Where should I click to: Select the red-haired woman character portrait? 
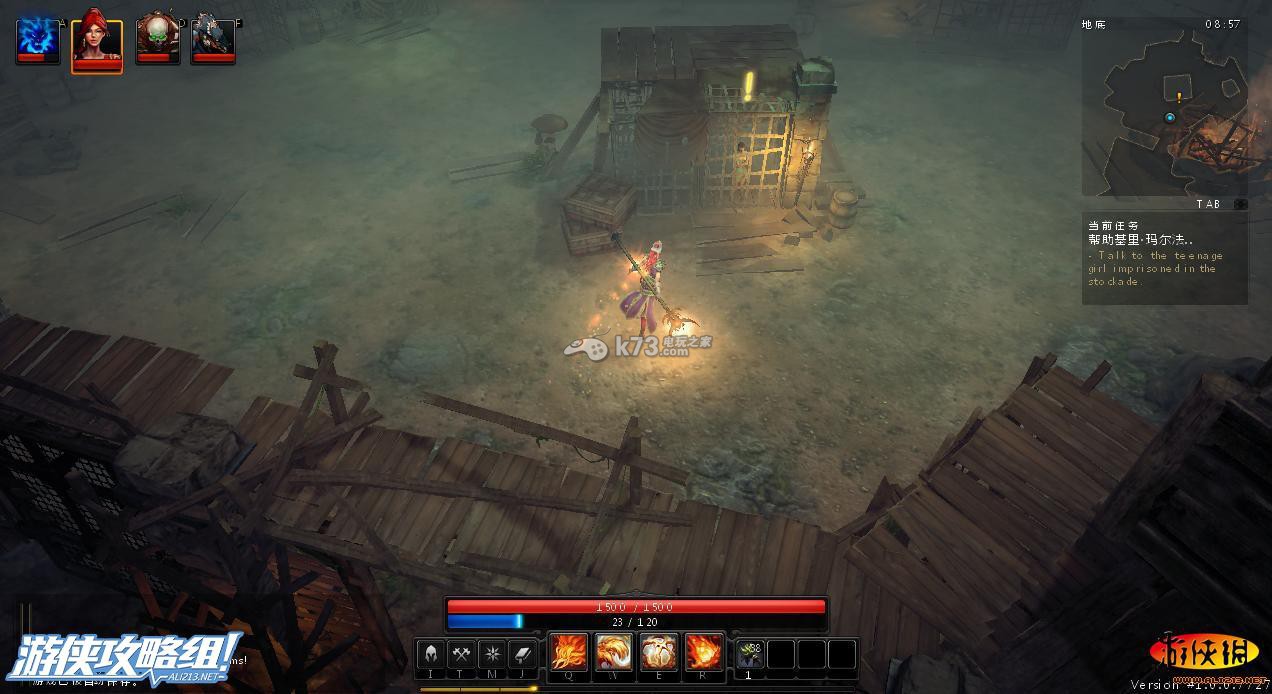pyautogui.click(x=97, y=40)
